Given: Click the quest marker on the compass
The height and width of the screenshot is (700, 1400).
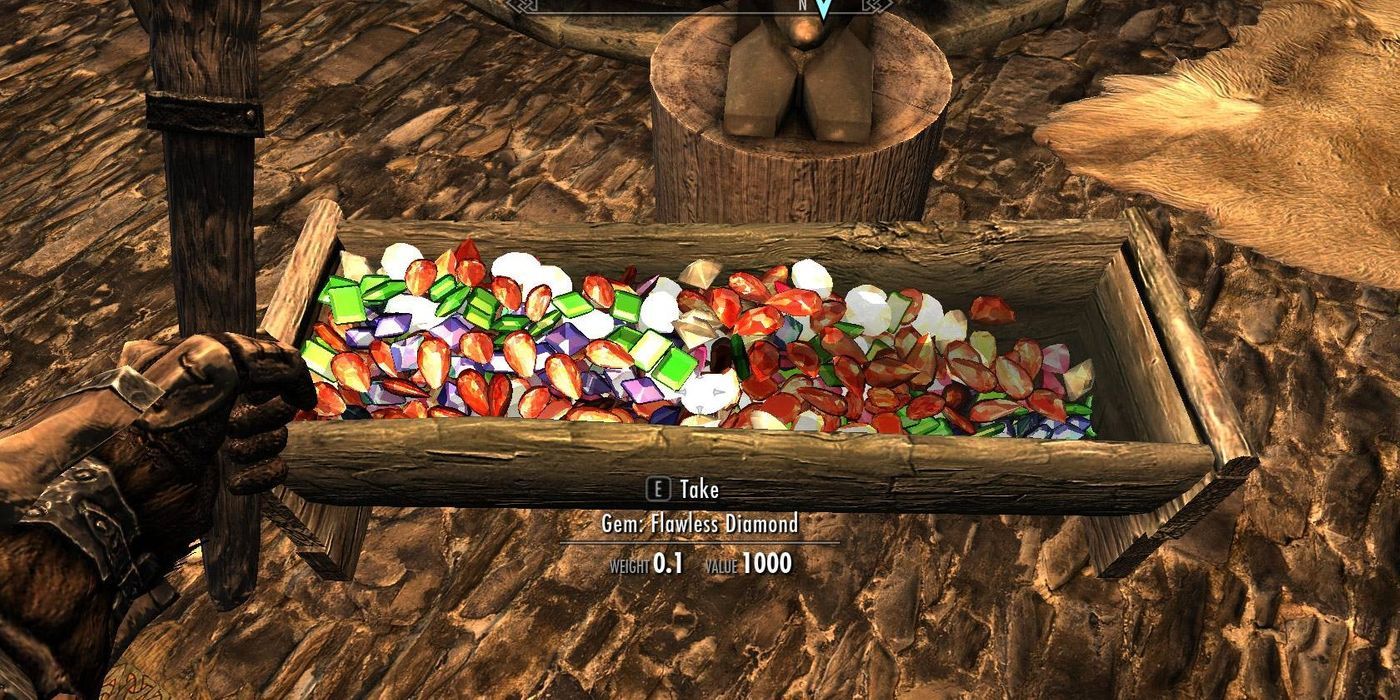Looking at the screenshot, I should [823, 9].
